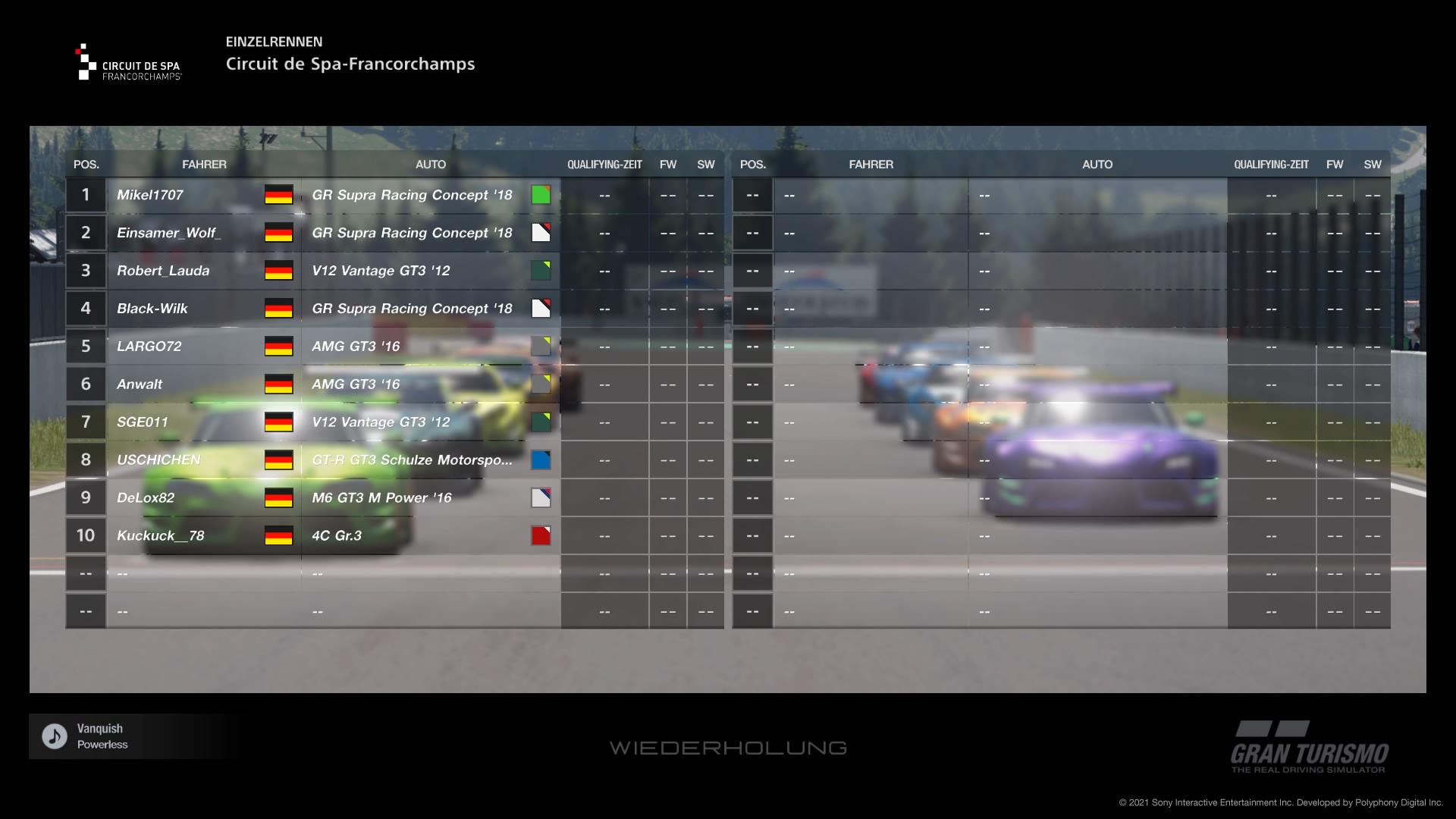Click the flag icon next to Kuckuck__78
Image resolution: width=1456 pixels, height=819 pixels.
click(278, 535)
